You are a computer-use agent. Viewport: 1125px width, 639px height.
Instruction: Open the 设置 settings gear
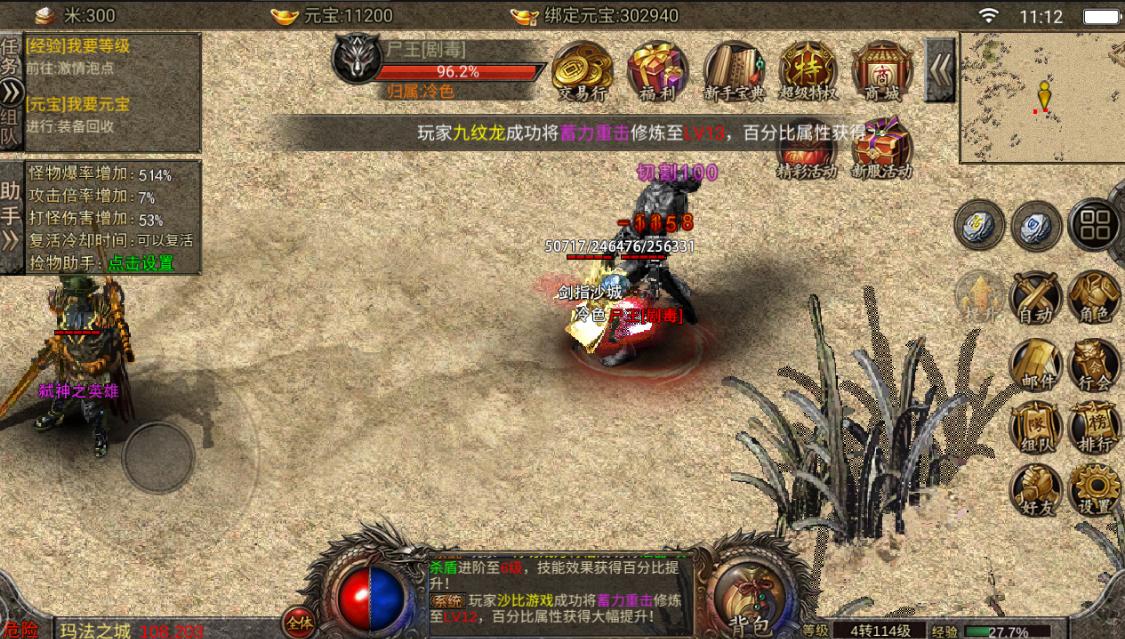pyautogui.click(x=1094, y=490)
